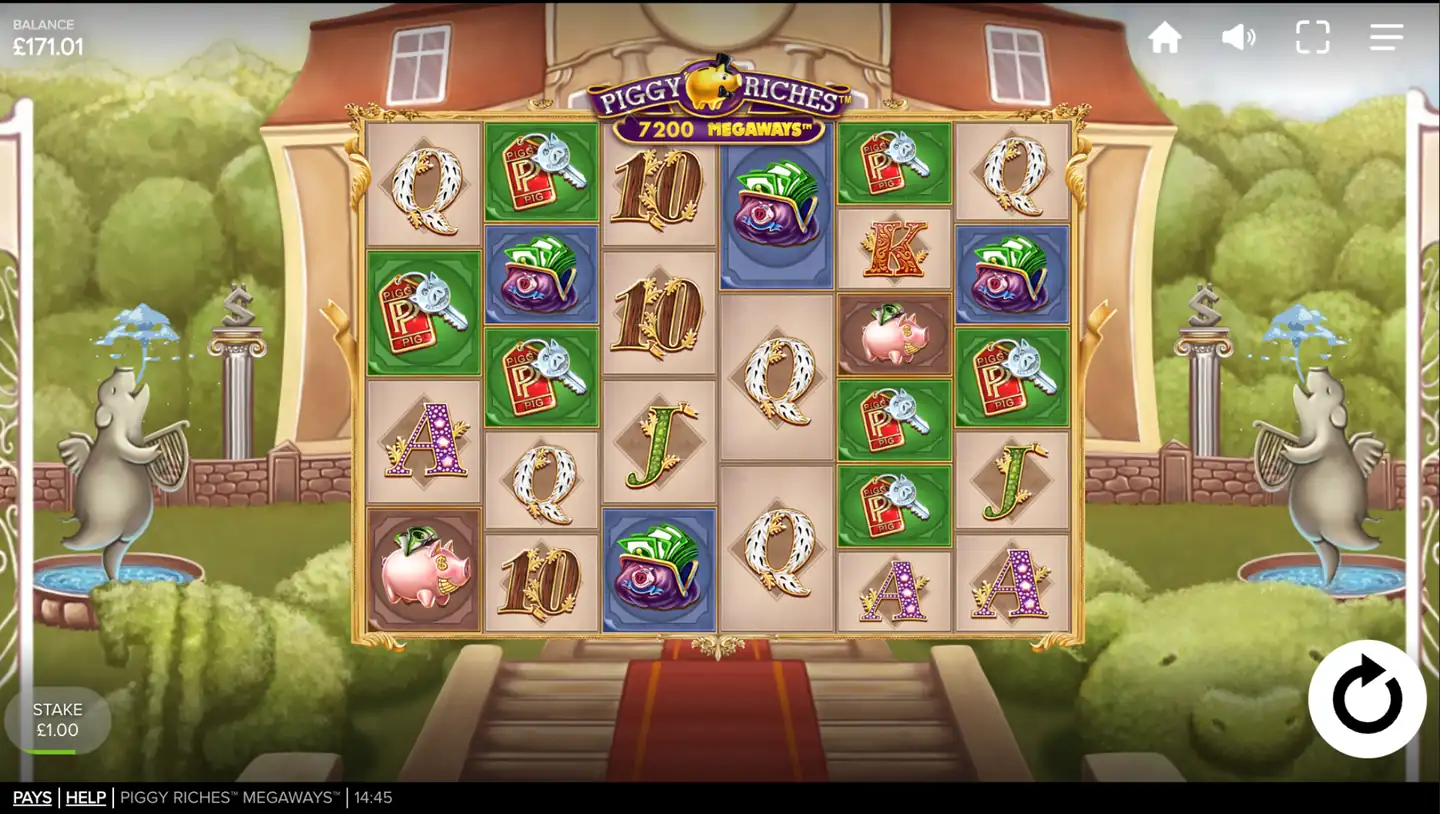The image size is (1440, 814).
Task: Click the Stake £1.00 panel
Action: 57,718
